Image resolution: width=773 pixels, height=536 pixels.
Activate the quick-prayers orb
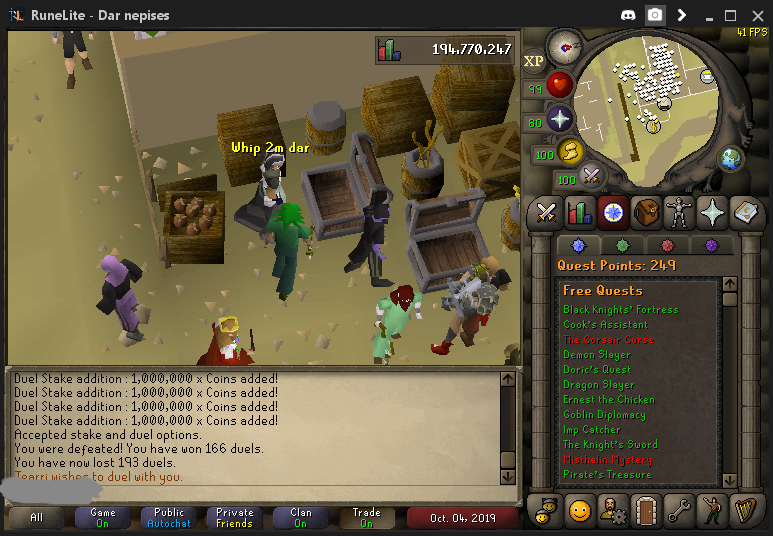click(560, 119)
